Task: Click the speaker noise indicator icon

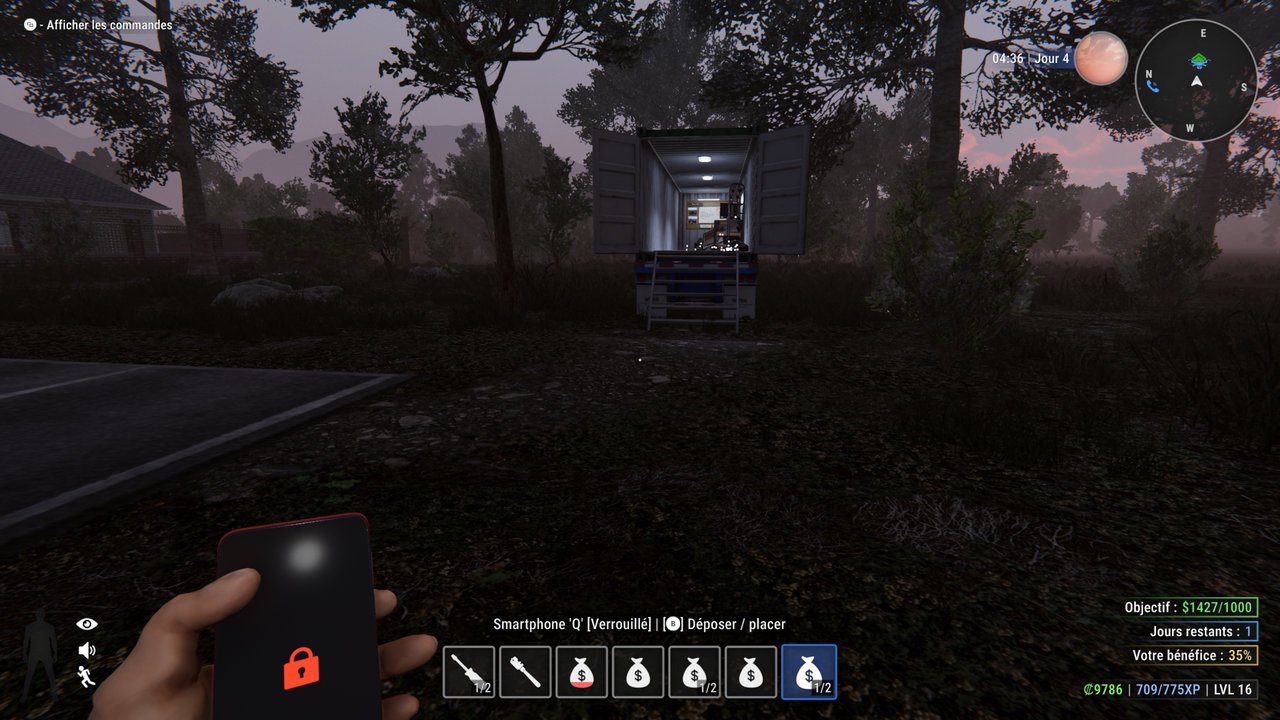Action: point(87,650)
